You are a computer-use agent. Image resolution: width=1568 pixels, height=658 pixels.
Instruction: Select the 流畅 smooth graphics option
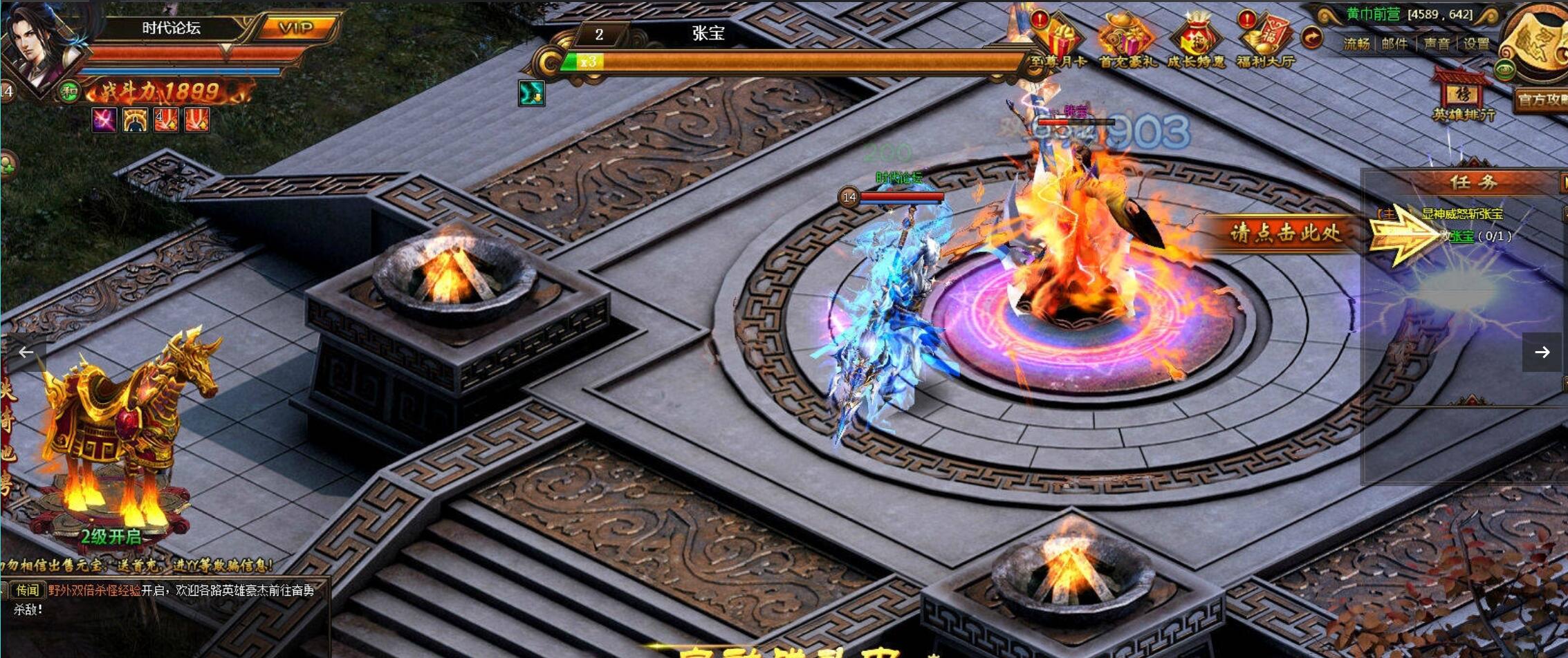click(1356, 44)
